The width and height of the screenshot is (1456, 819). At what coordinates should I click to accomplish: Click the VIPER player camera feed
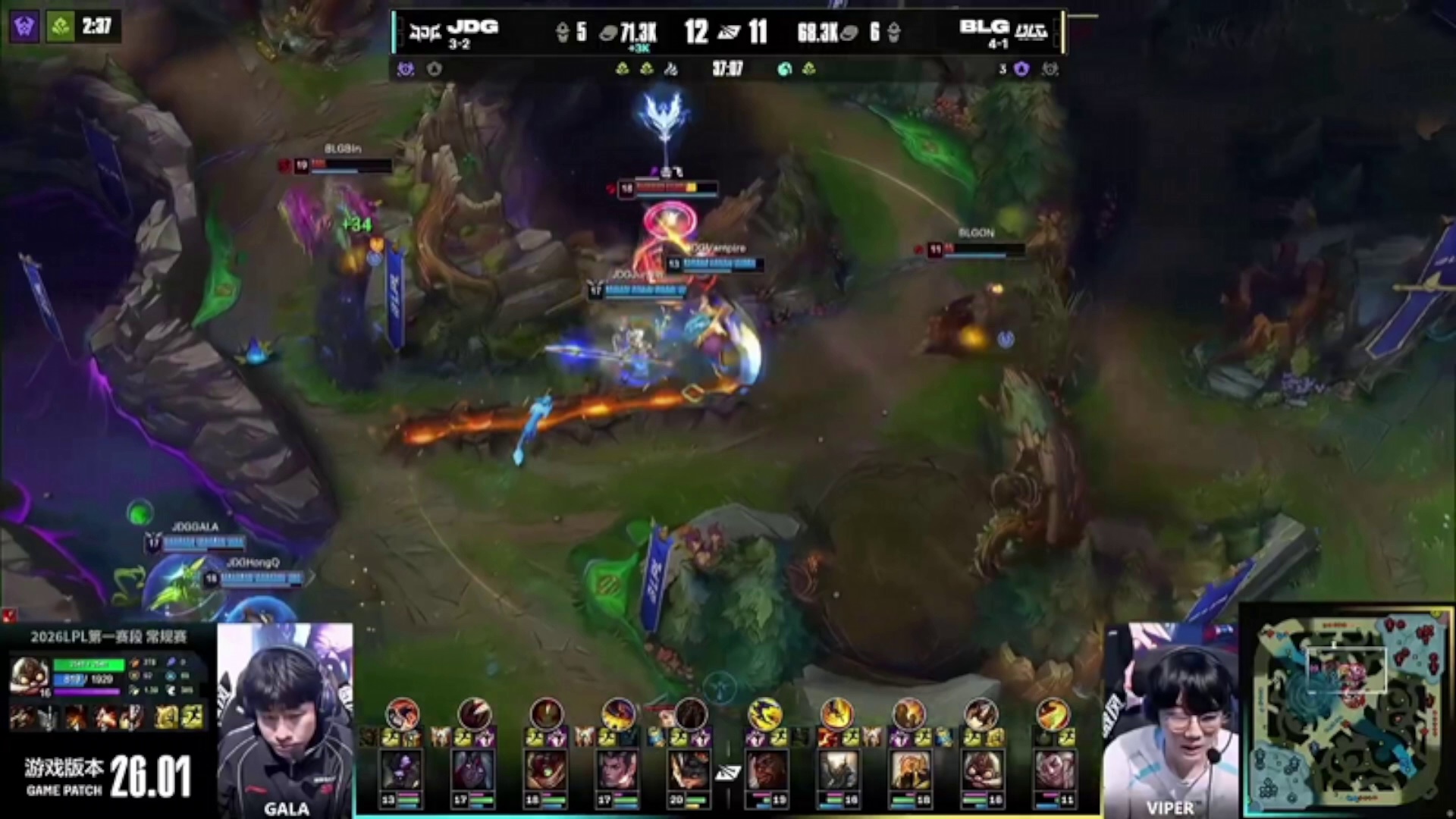click(1170, 720)
